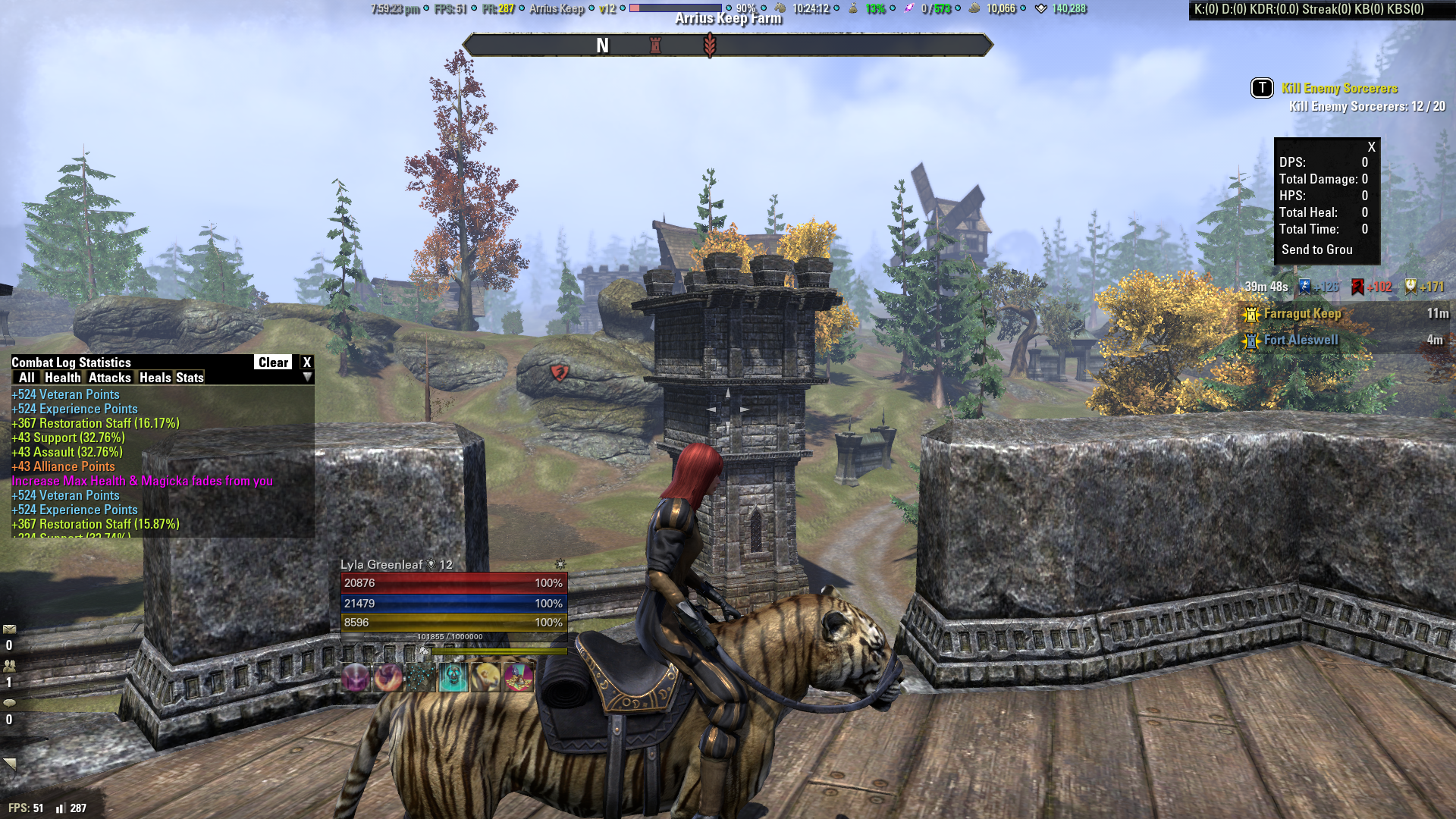This screenshot has height=819, width=1456.
Task: Click the group members icon on left edge
Action: click(x=9, y=664)
